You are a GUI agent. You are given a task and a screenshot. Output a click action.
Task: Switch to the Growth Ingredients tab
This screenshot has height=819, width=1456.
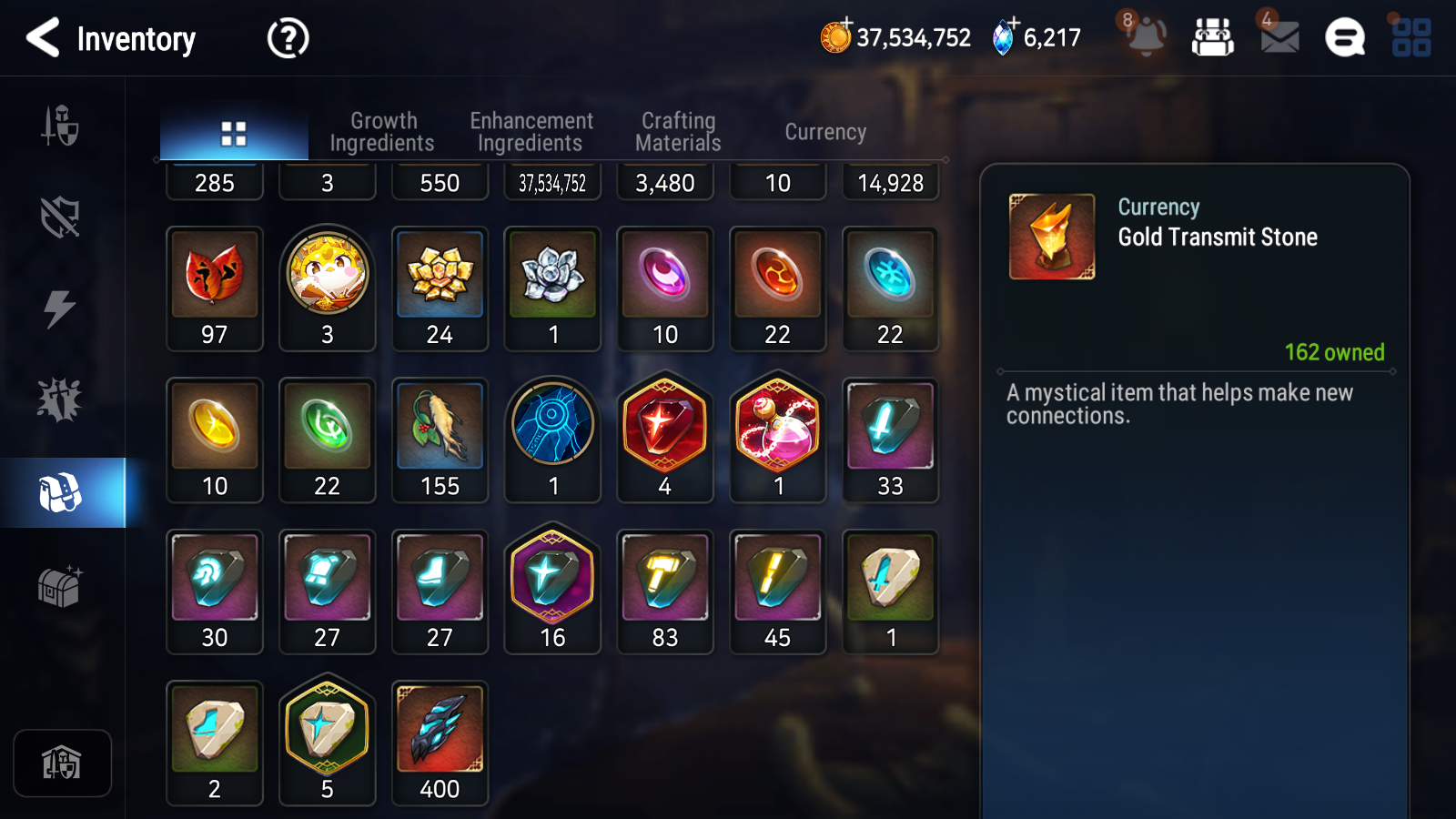(383, 131)
